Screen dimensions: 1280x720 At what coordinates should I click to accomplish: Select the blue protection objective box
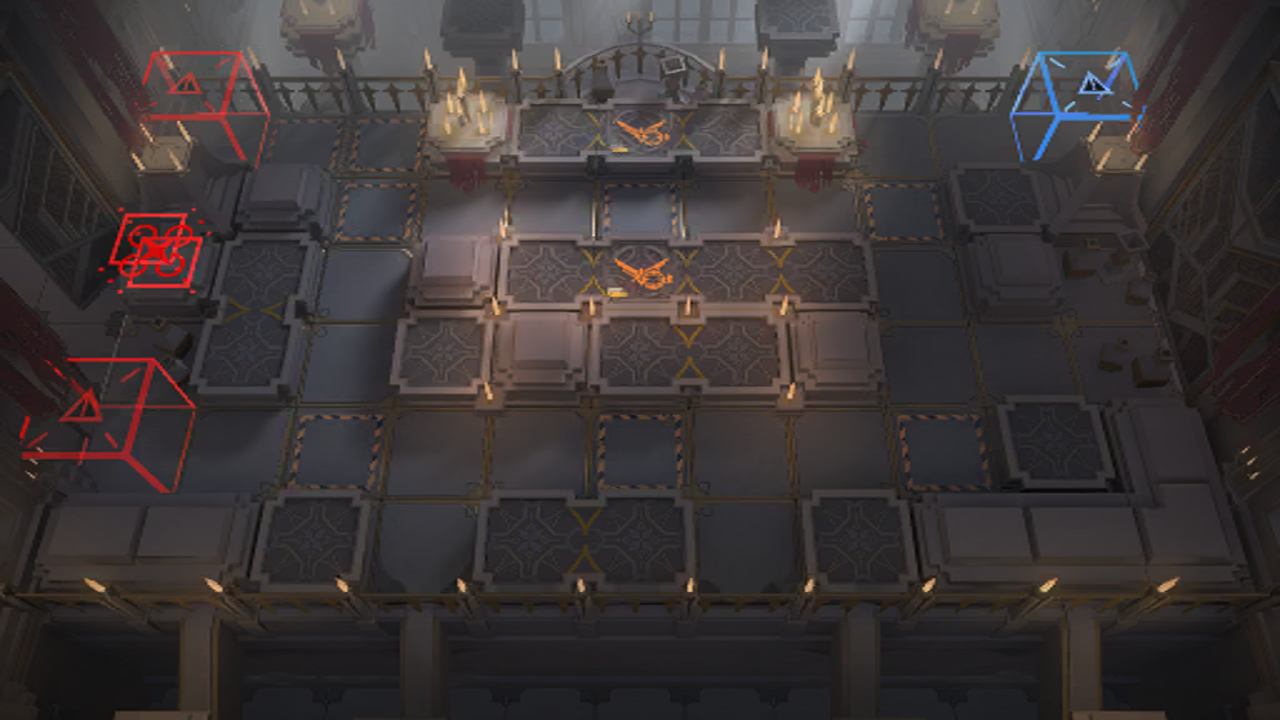click(x=1075, y=104)
